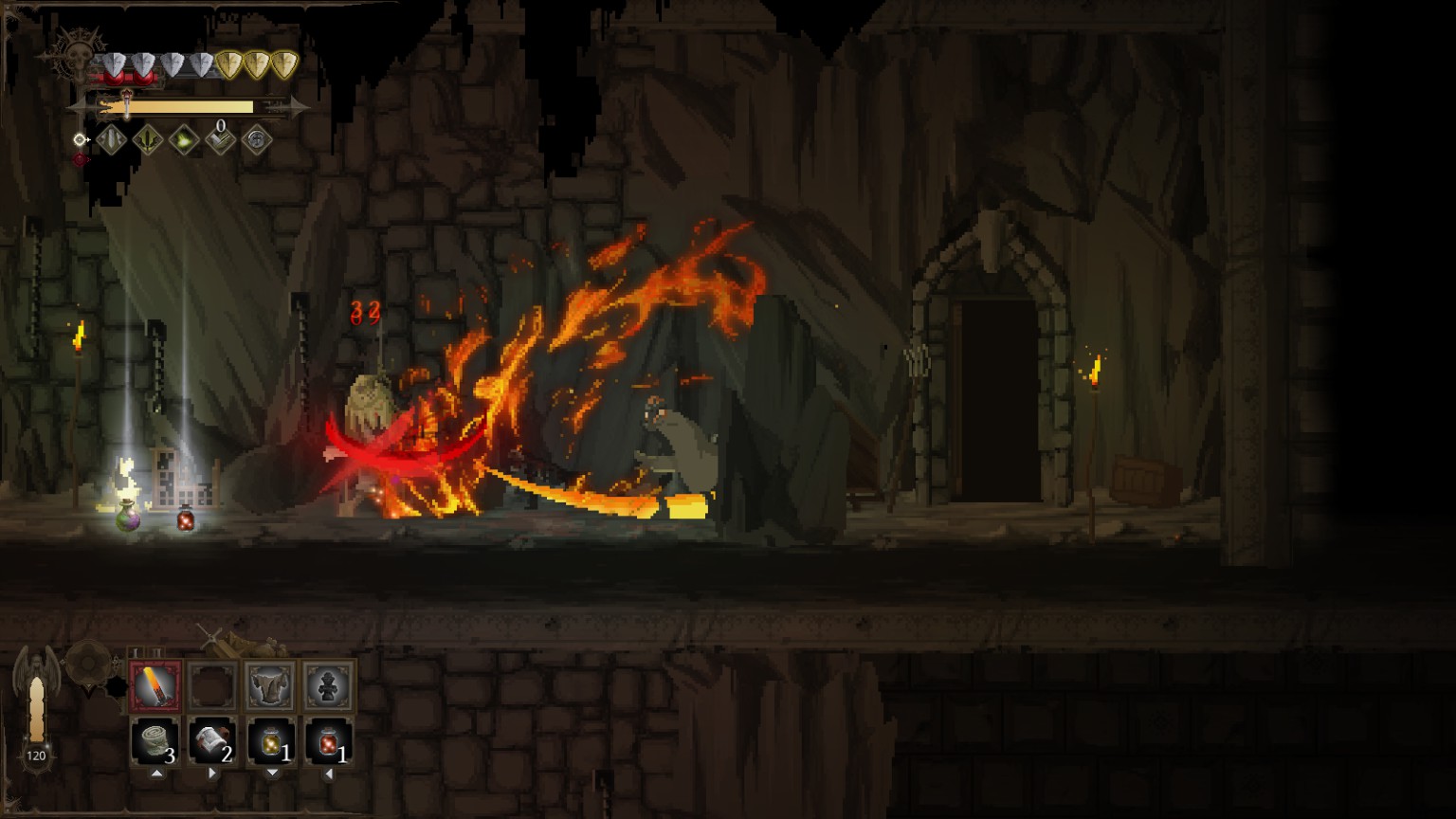The height and width of the screenshot is (819, 1456).
Task: Select the white ring skill-row marker
Action: pos(81,140)
